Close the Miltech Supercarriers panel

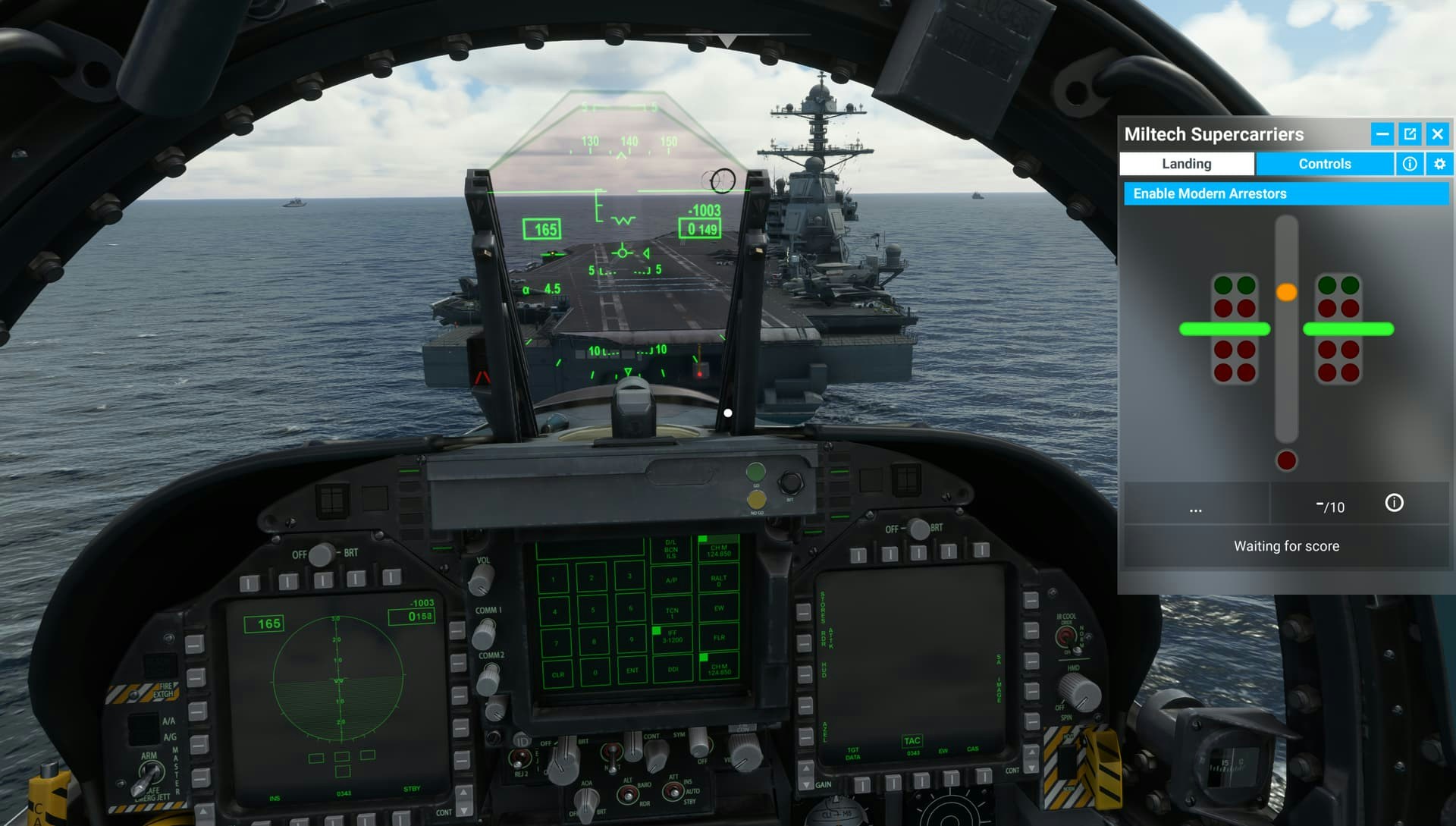coord(1437,134)
